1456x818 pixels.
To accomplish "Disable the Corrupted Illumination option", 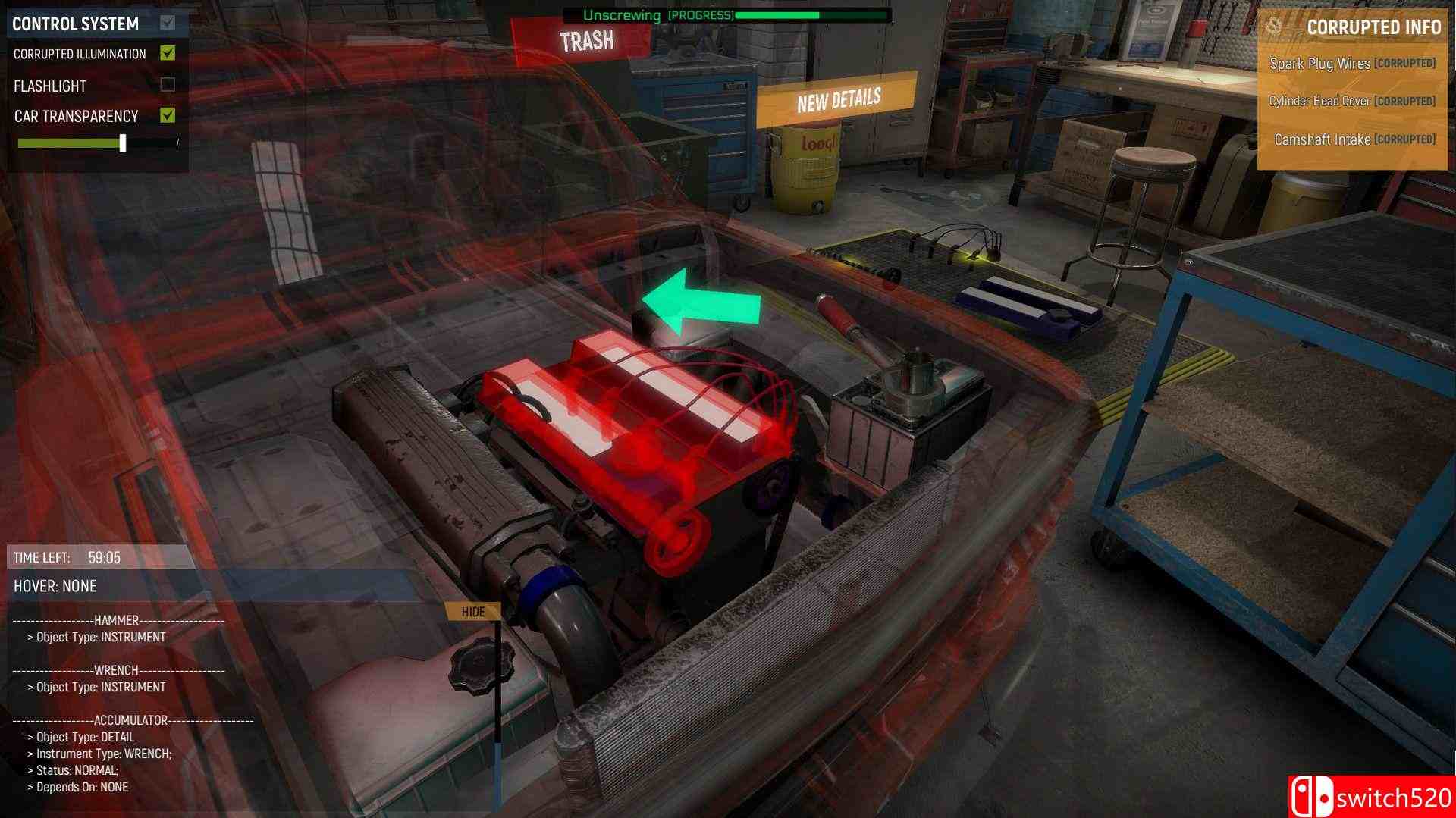I will 168,53.
